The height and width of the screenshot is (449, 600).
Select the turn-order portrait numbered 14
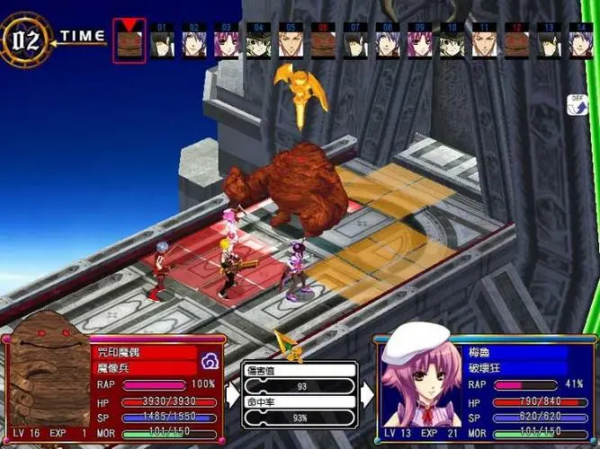[x=580, y=42]
